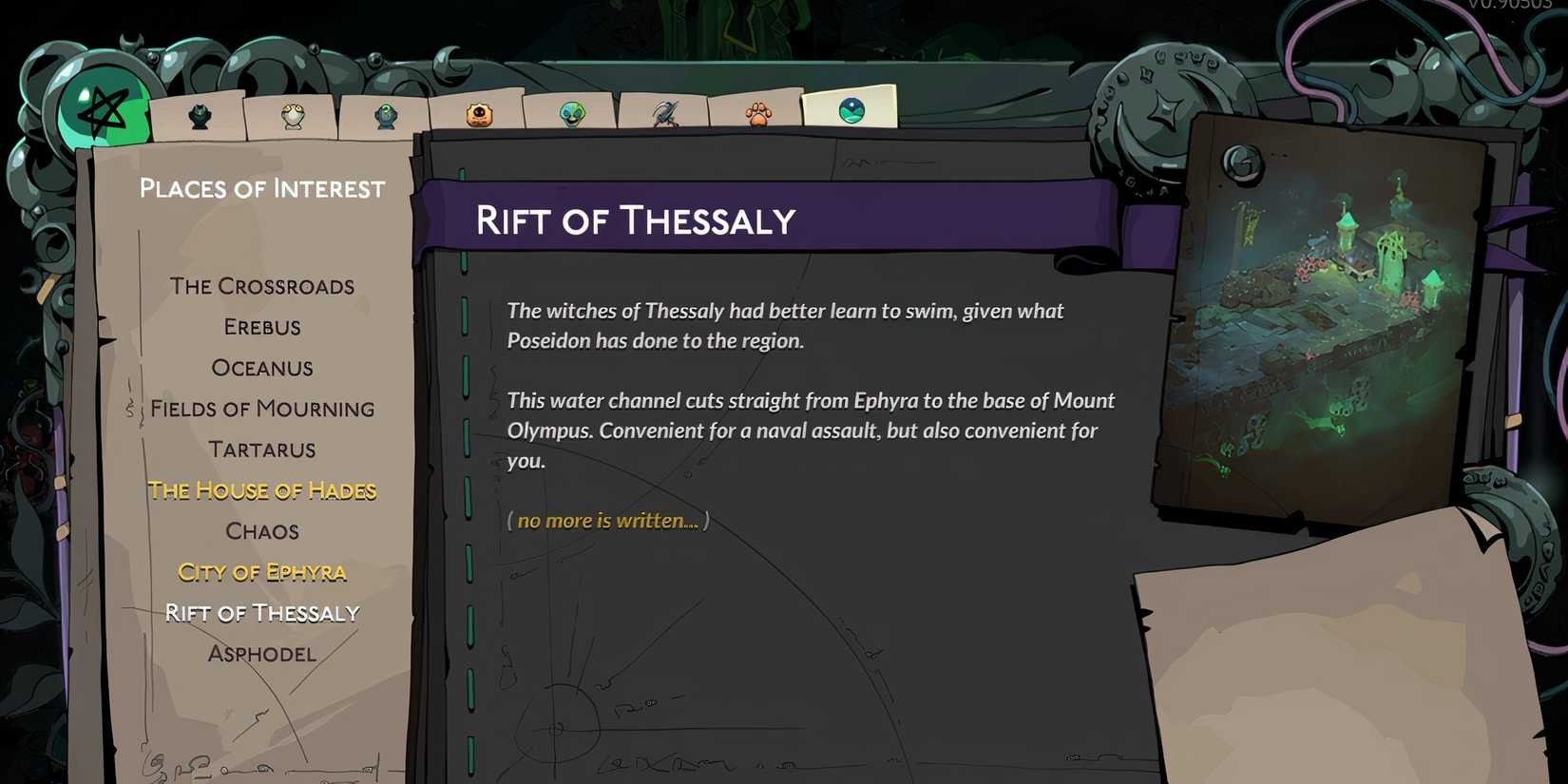Open the weapons chapter with the spear icon
Image resolution: width=1568 pixels, height=784 pixels.
click(663, 112)
